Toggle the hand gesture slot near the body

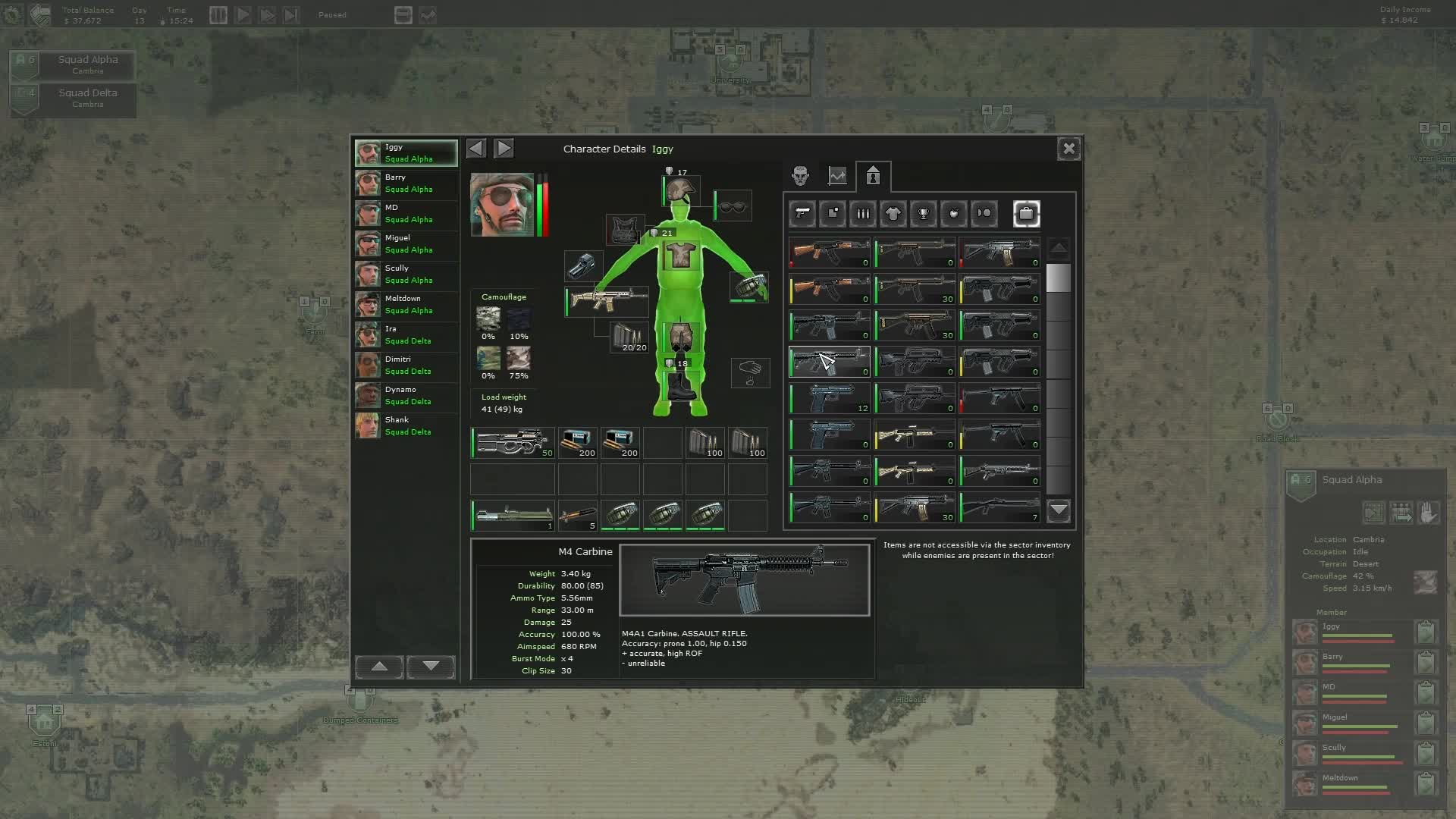click(750, 372)
